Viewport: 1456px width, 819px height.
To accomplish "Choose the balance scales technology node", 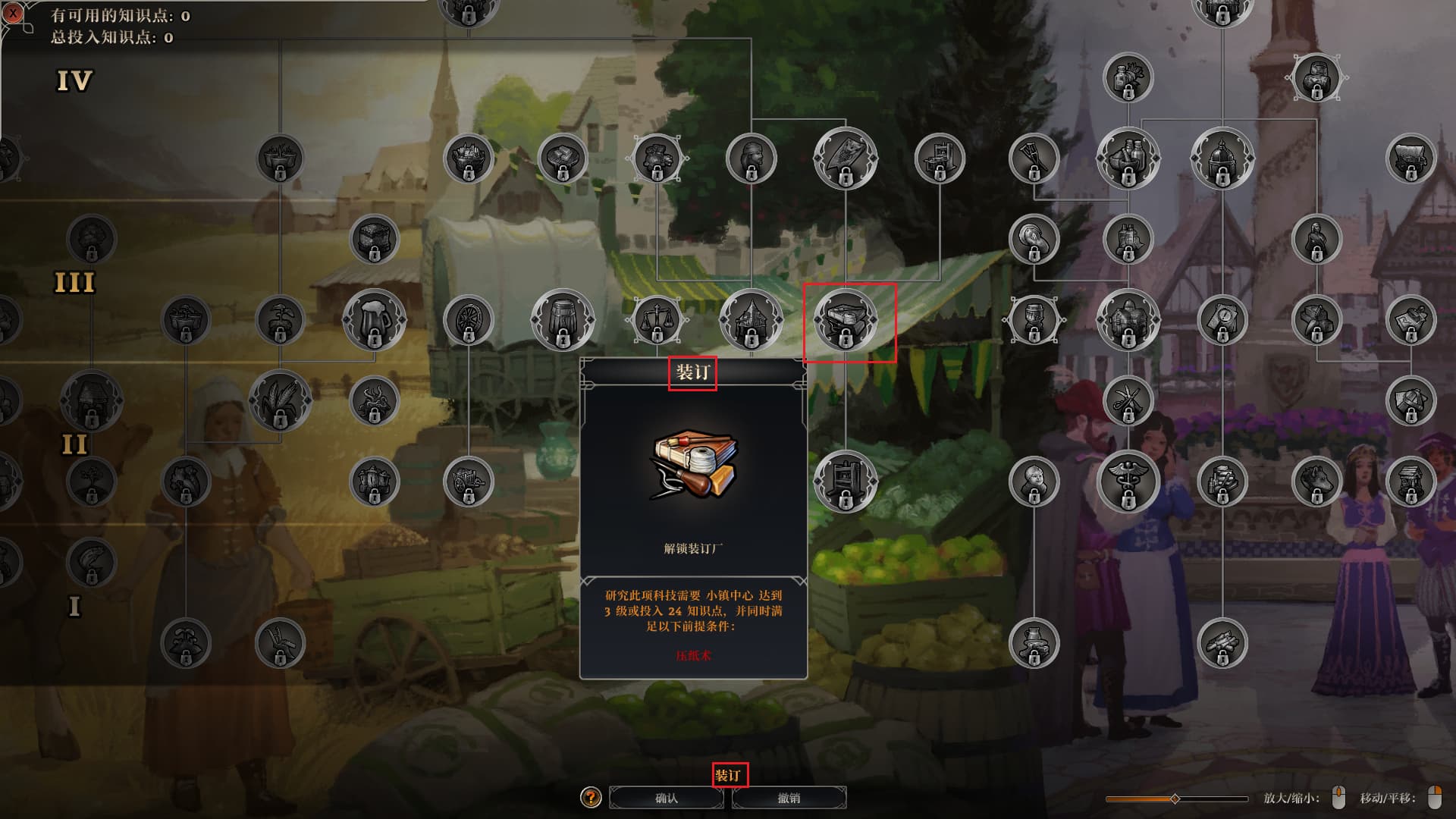I will click(x=657, y=320).
